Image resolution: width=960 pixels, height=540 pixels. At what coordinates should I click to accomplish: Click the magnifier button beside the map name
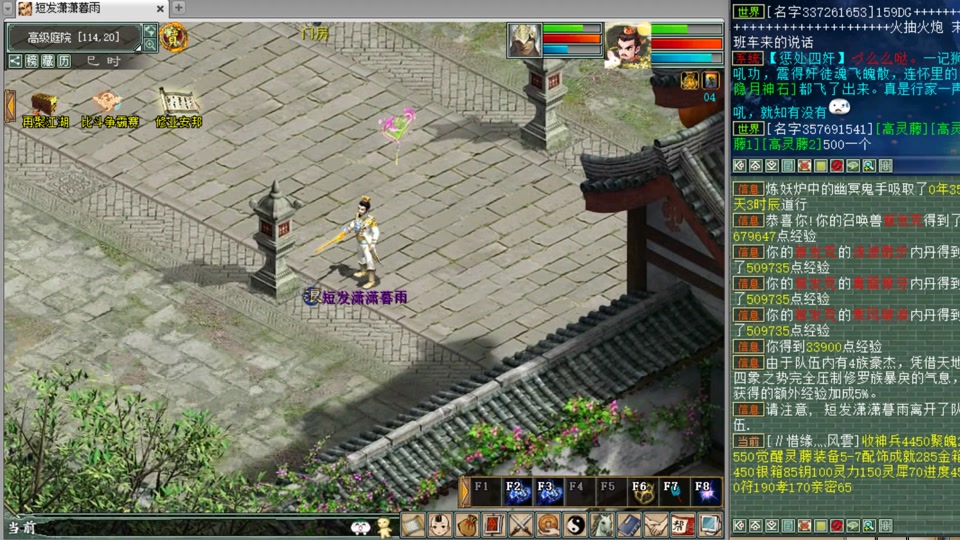pos(150,45)
